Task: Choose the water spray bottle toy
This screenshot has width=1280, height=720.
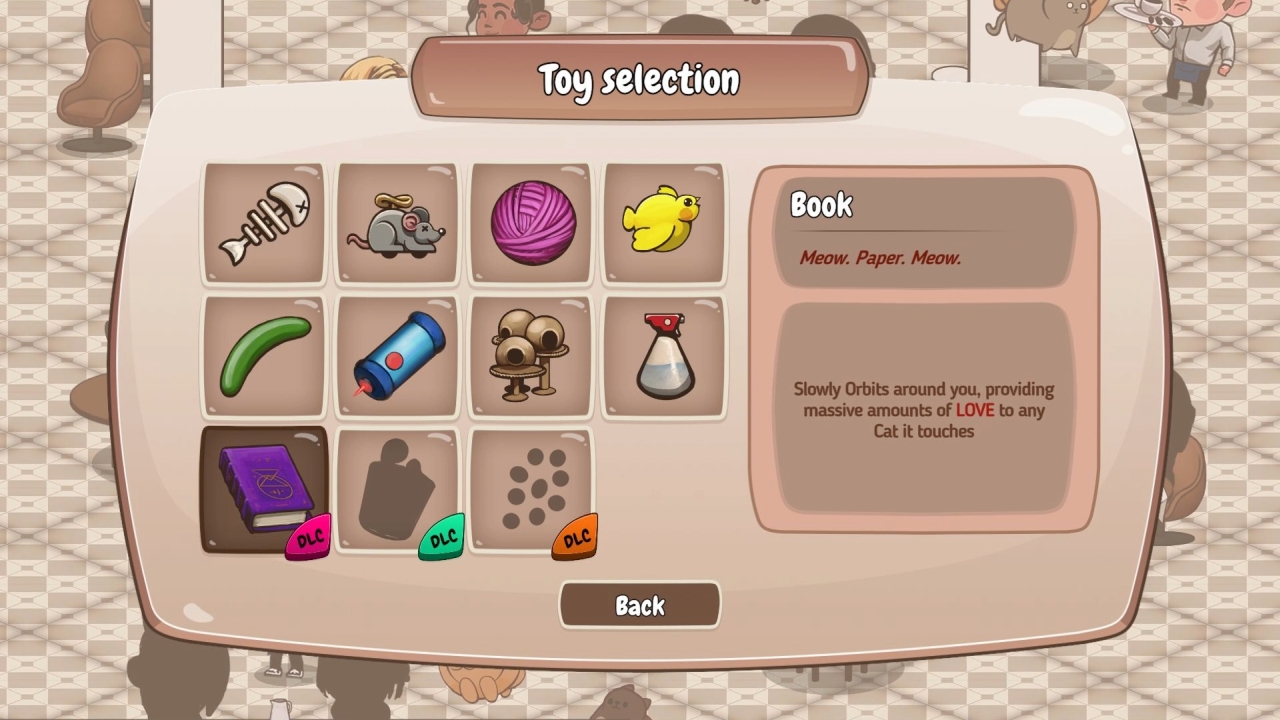Action: tap(663, 355)
